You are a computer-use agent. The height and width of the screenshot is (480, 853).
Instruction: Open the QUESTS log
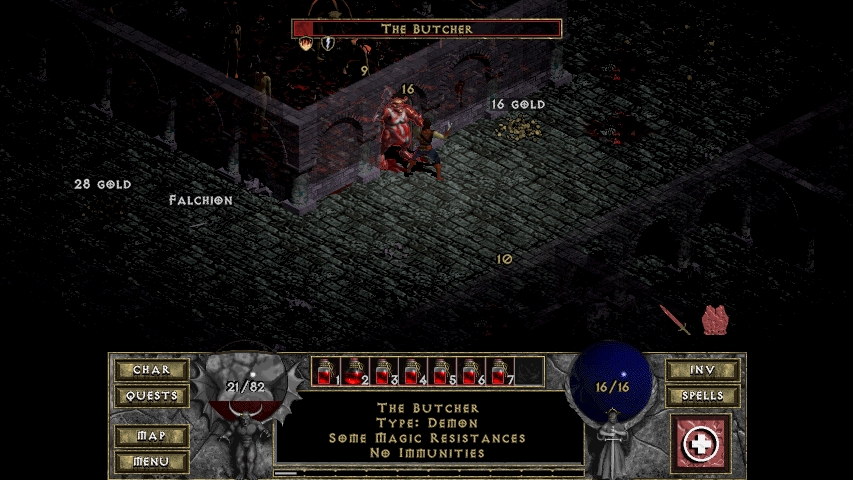152,396
